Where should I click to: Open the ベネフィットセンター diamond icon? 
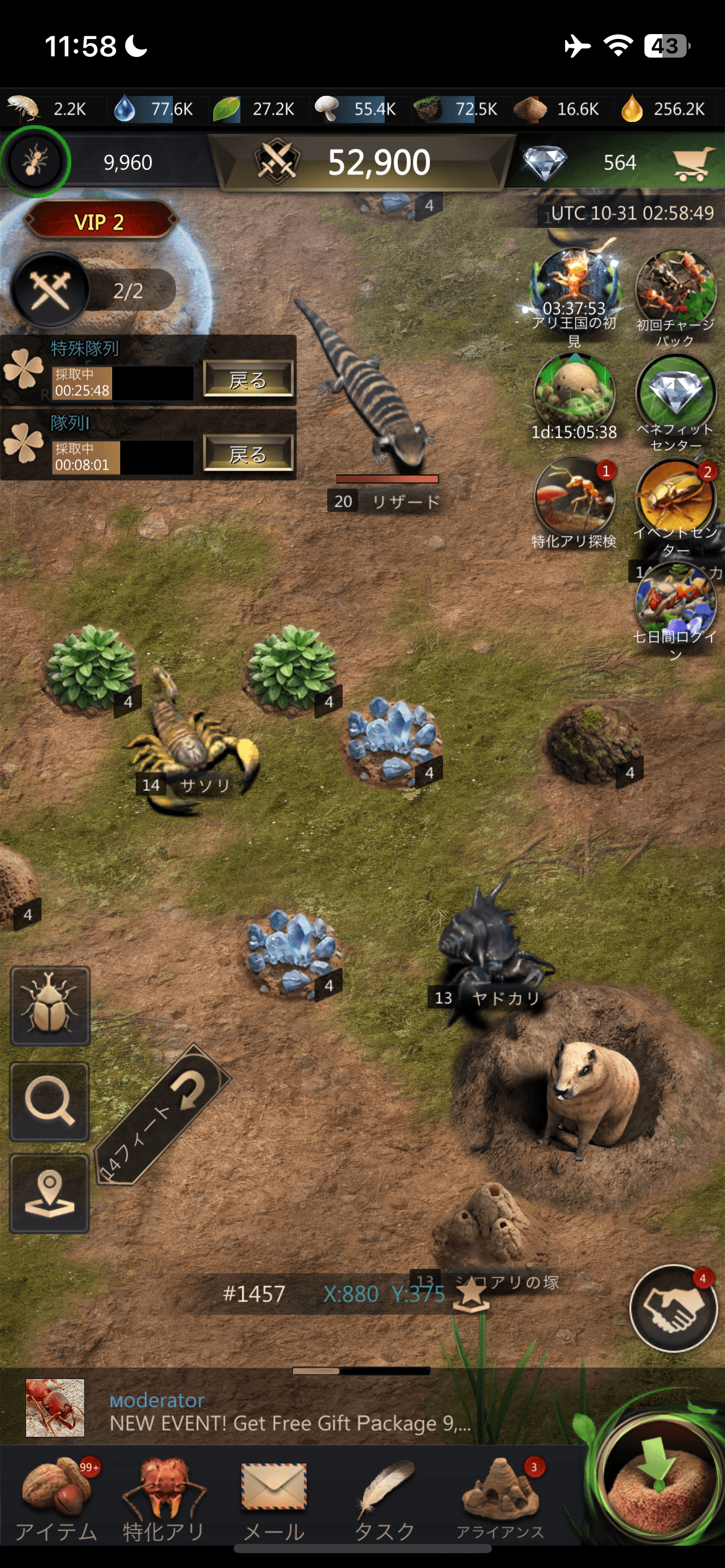(x=675, y=394)
